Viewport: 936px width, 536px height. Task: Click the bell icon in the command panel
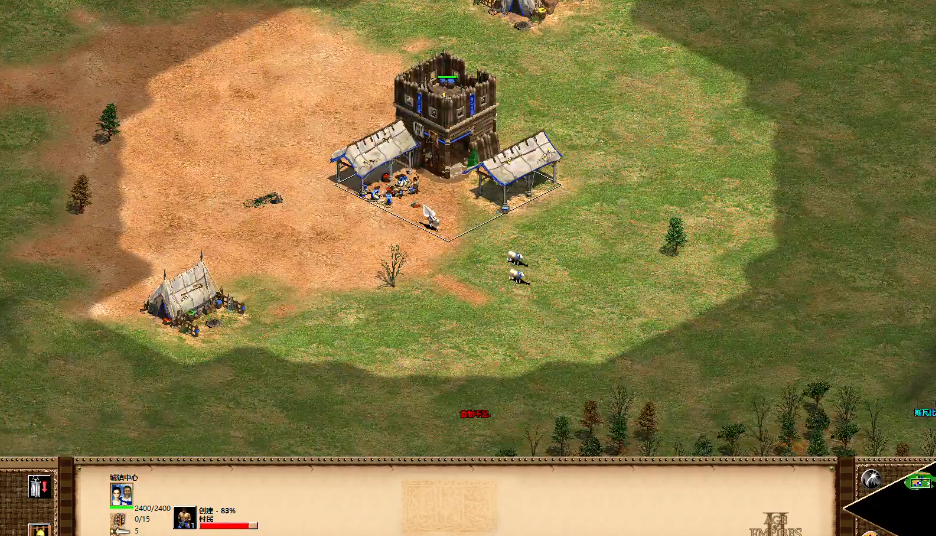coord(40,530)
